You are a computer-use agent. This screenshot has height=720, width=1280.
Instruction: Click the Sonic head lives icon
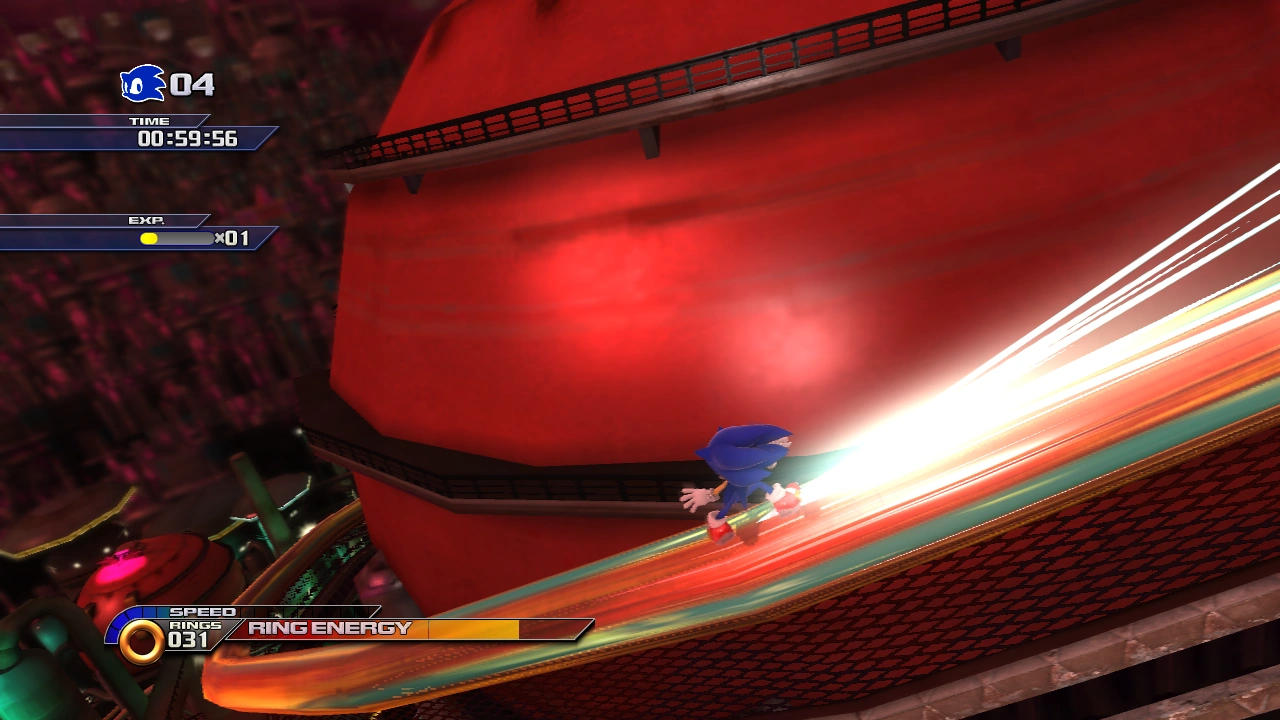pyautogui.click(x=142, y=84)
